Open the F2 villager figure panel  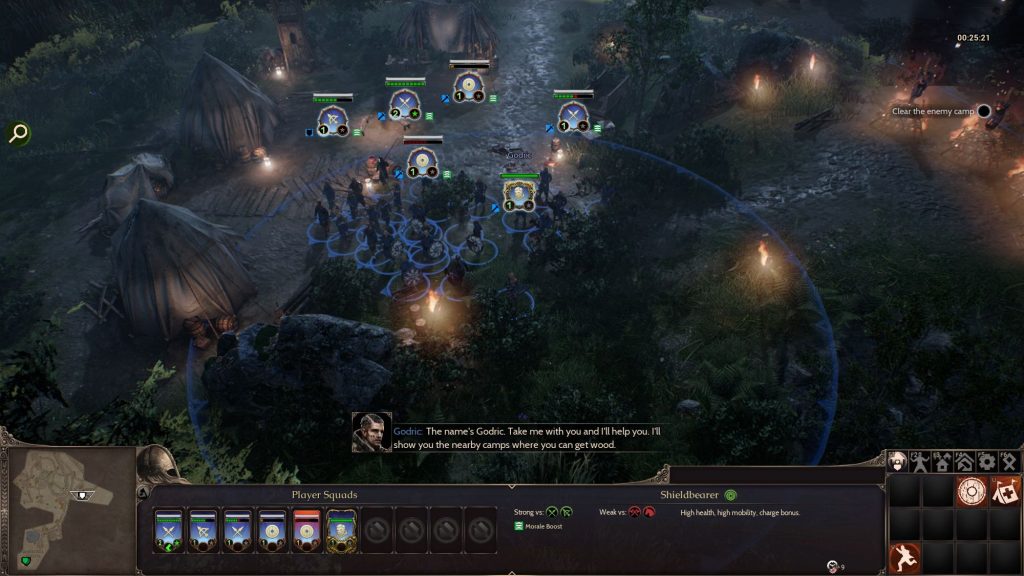[920, 462]
